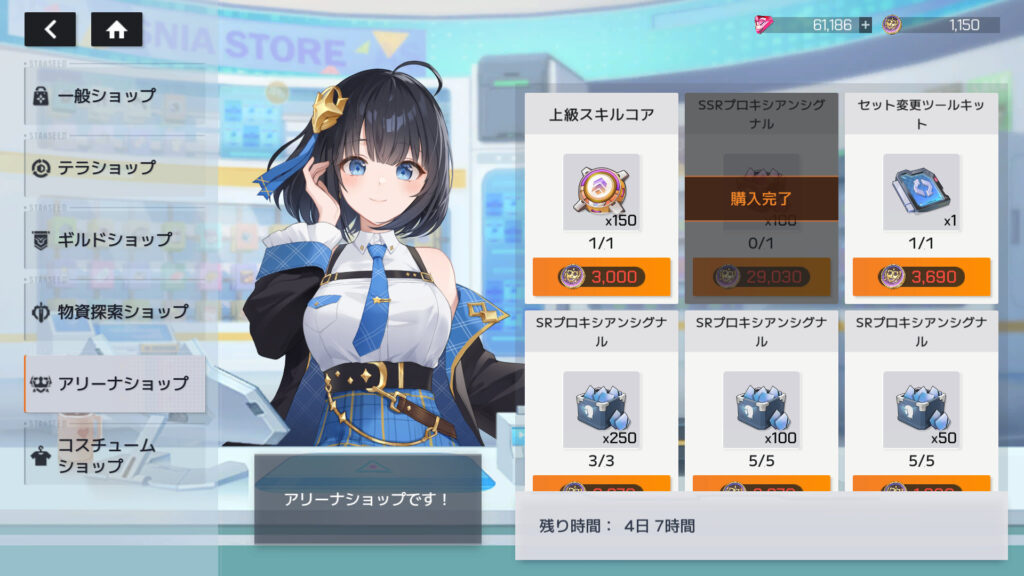Screen dimensions: 1024x576
Task: Open the 物資探索ショップ tab
Action: [x=114, y=312]
